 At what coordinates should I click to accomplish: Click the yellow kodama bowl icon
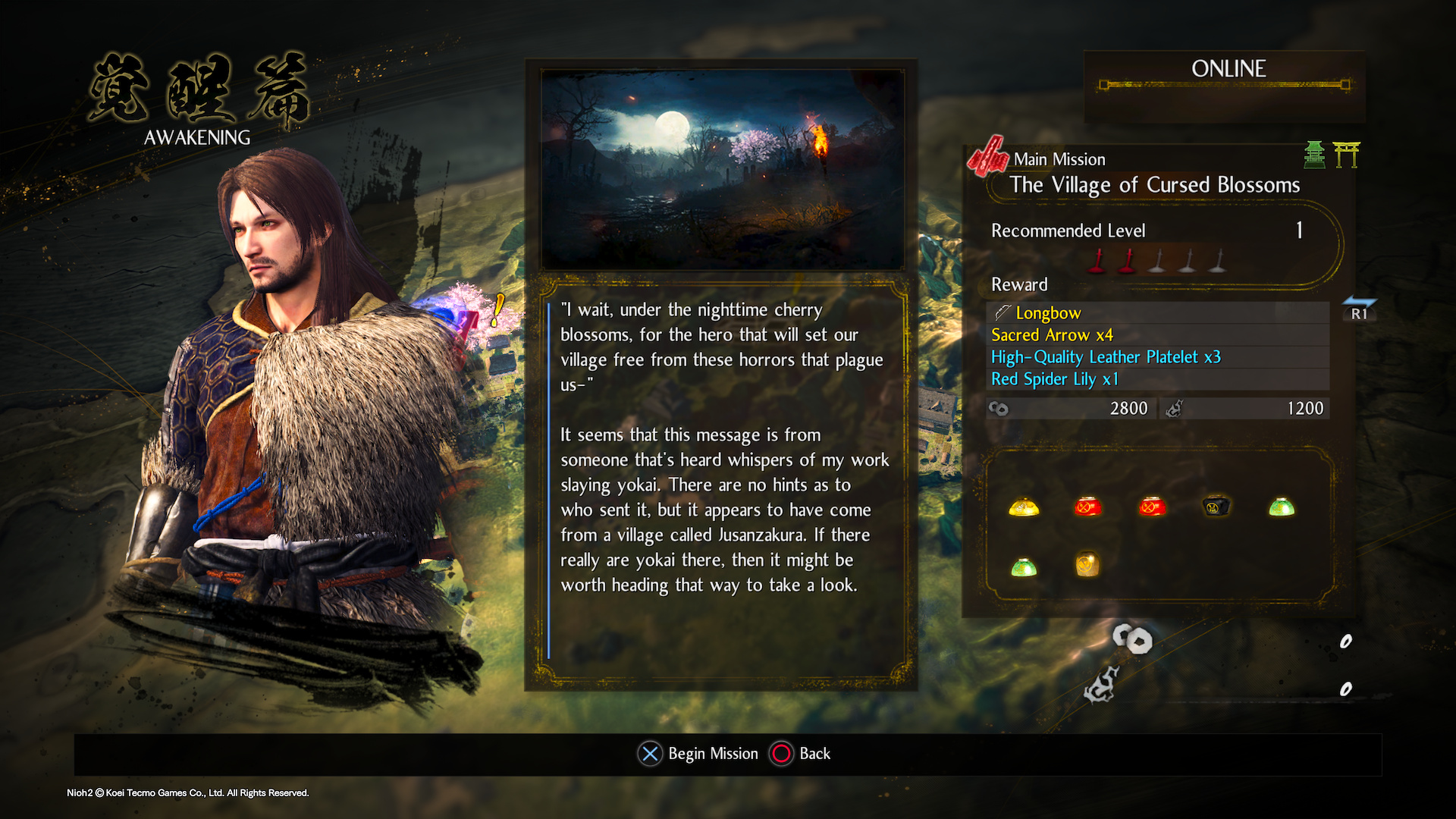click(1024, 507)
